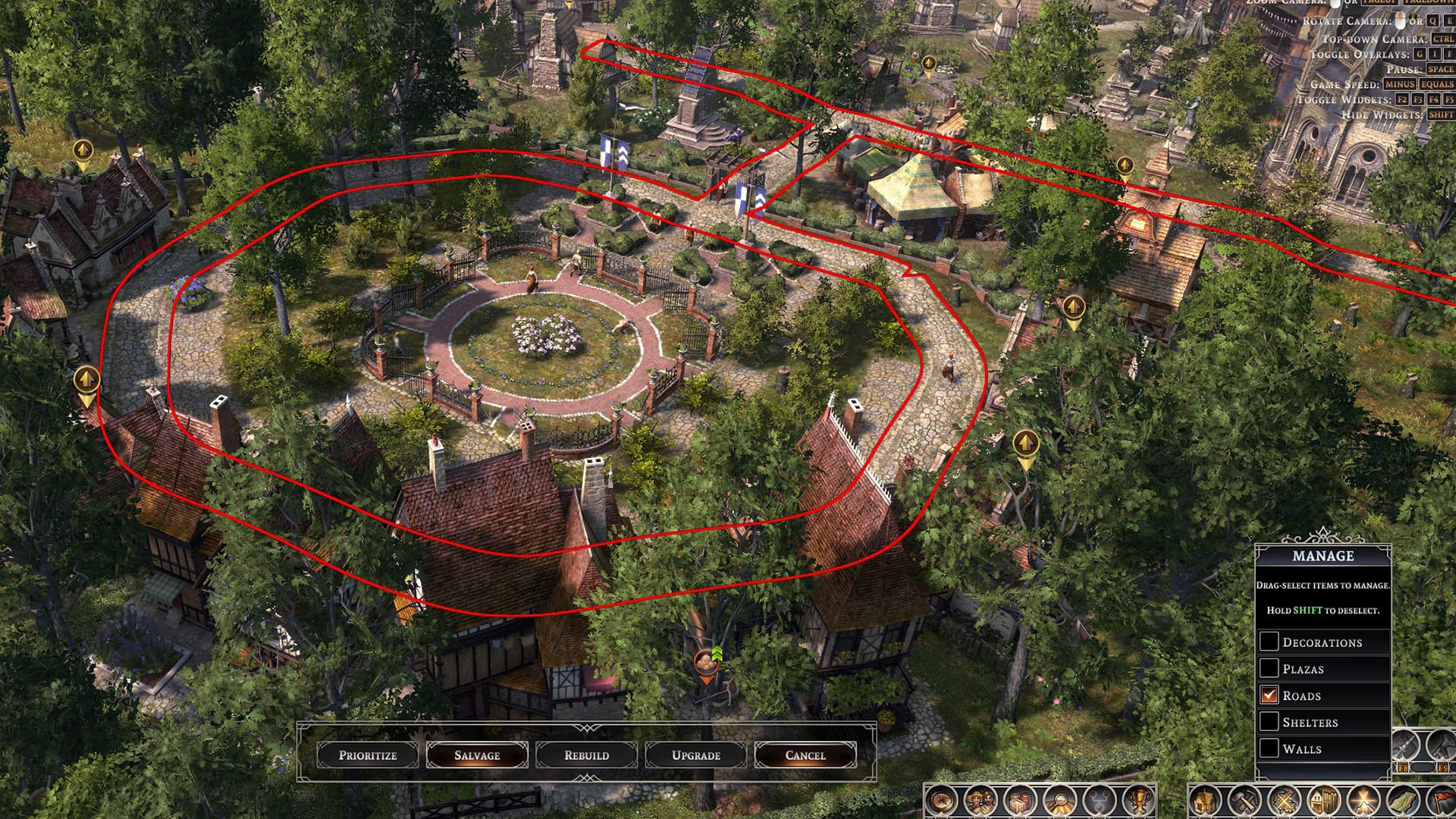Tick the Decorations checkbox
This screenshot has width=1456, height=819.
click(1269, 642)
